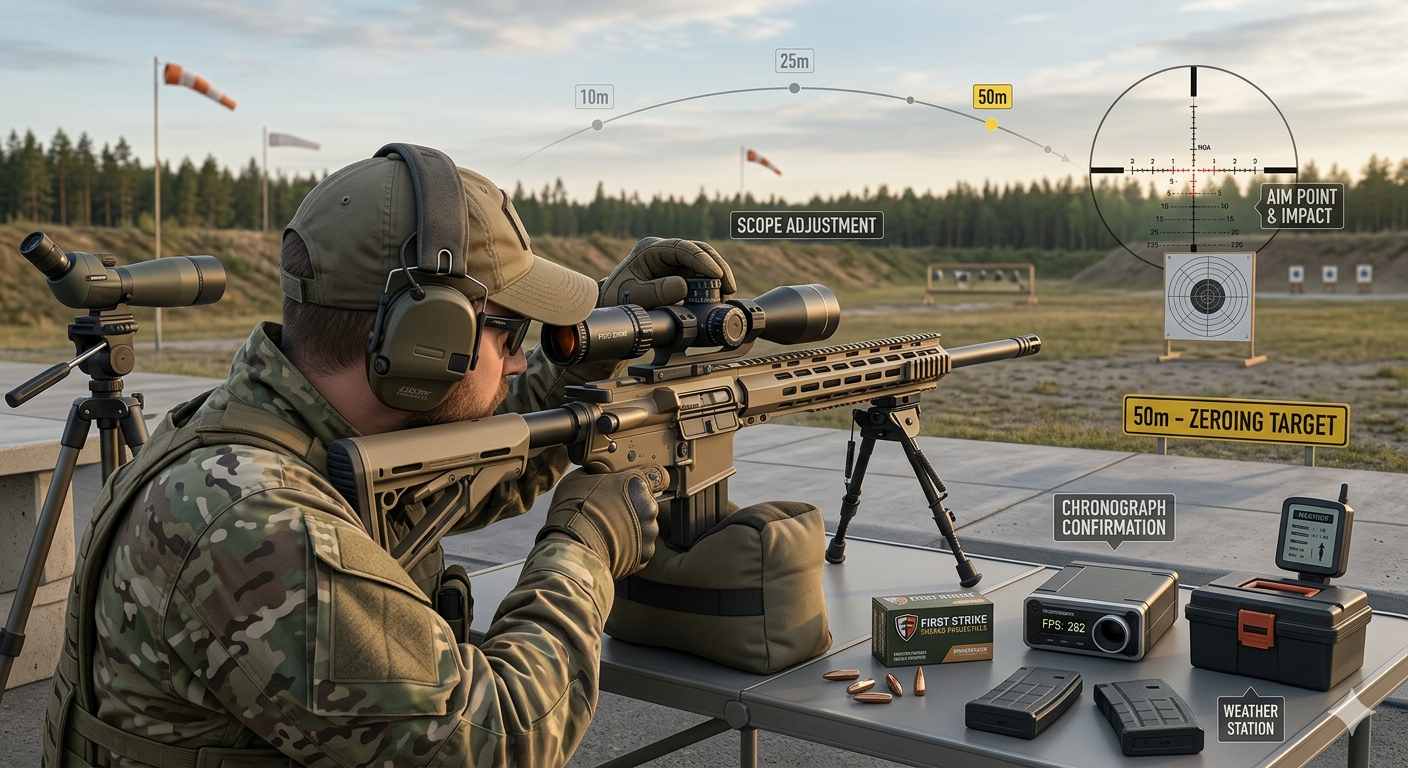Image resolution: width=1408 pixels, height=768 pixels.
Task: Choose the 25m trajectory distance label
Action: (794, 61)
